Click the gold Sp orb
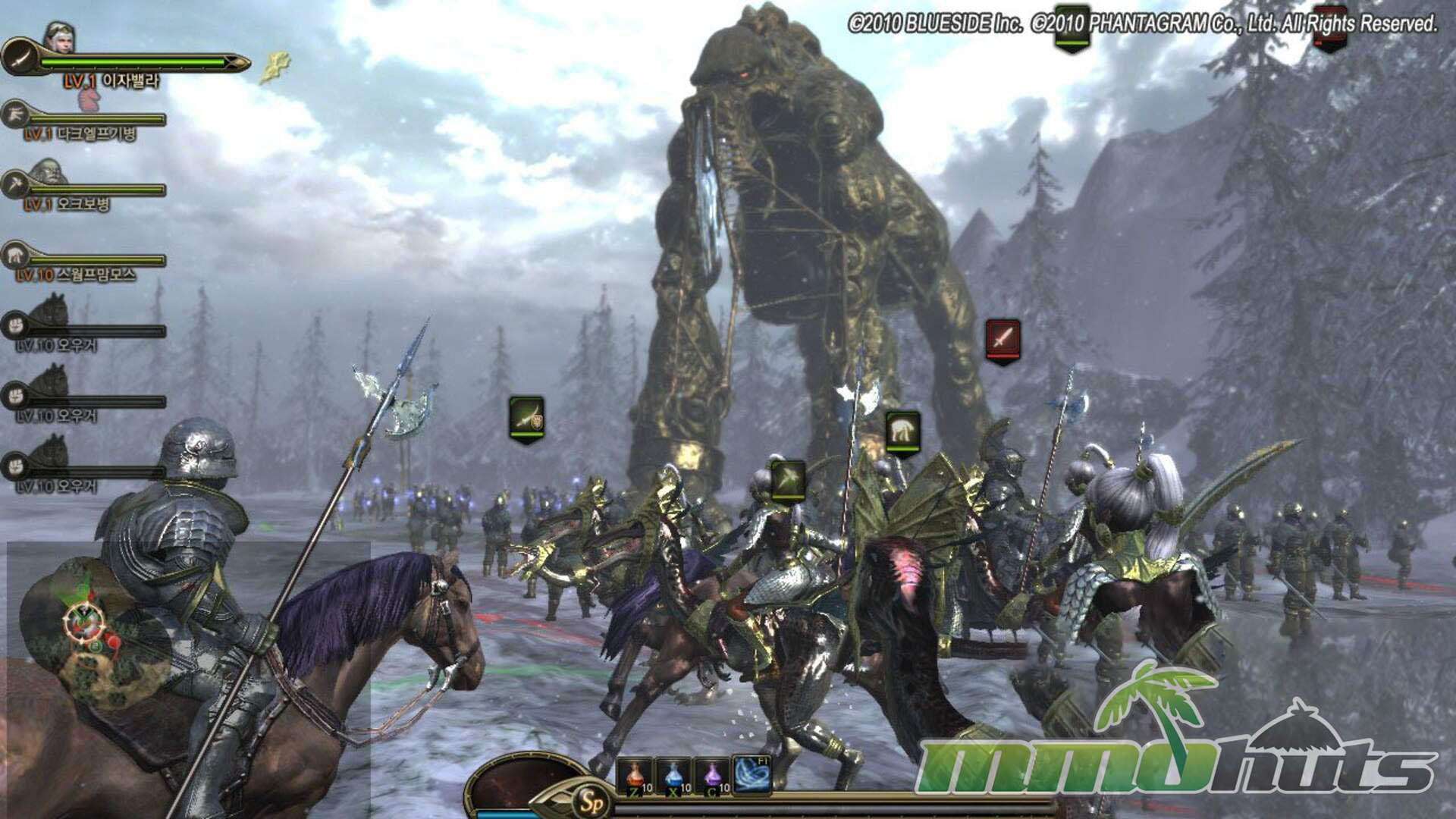This screenshot has height=819, width=1456. coord(588,799)
